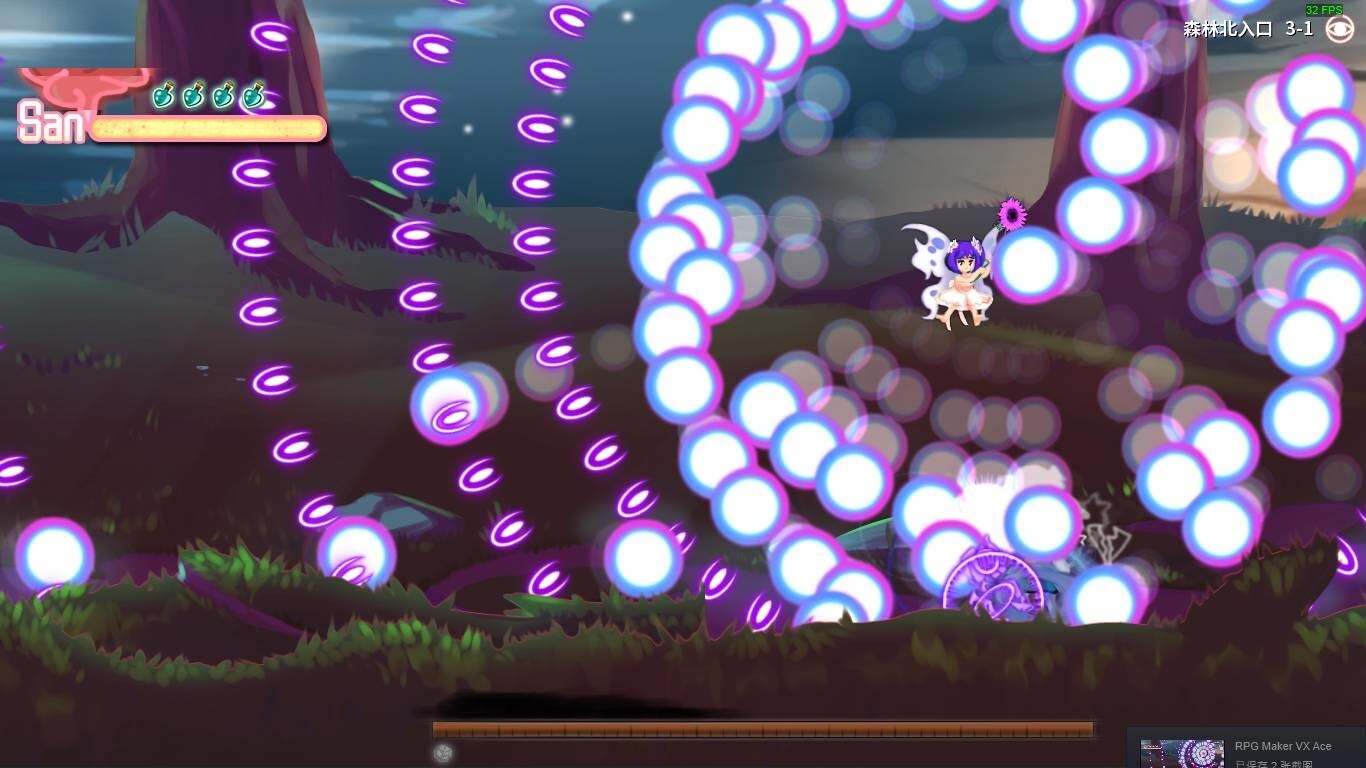
Task: Select the fourth heart potion bottle
Action: pos(253,97)
